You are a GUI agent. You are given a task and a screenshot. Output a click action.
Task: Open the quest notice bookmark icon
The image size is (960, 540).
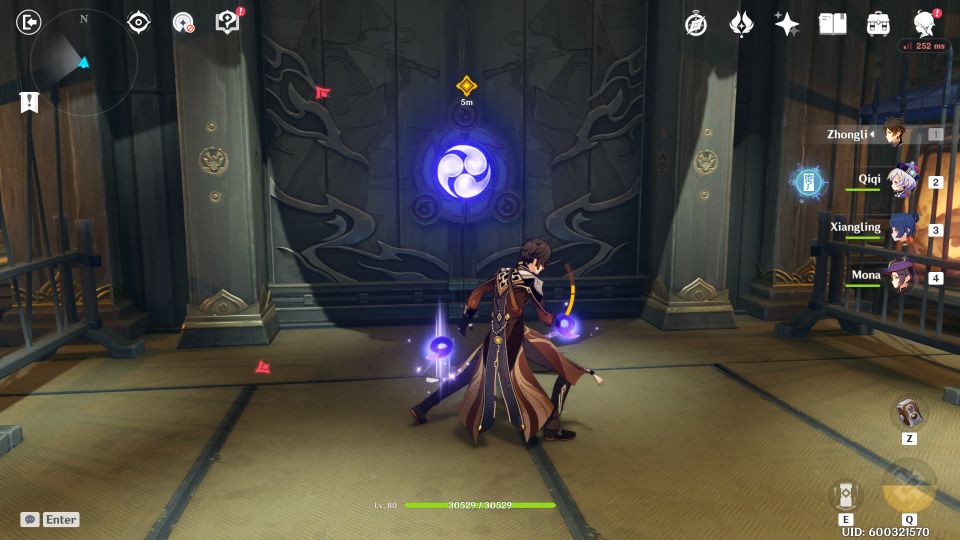coord(29,101)
